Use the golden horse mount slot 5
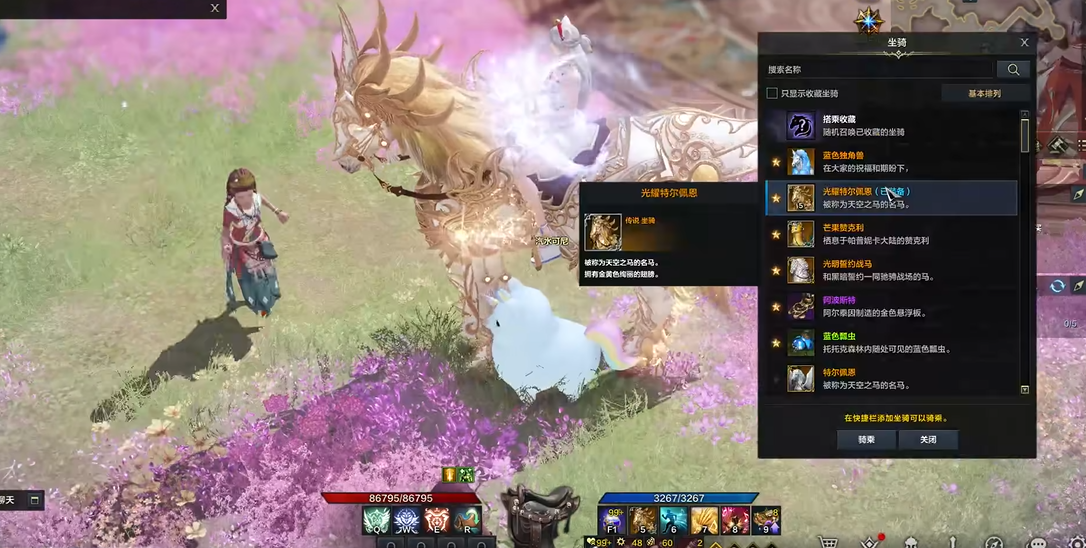This screenshot has height=548, width=1086. coord(643,520)
